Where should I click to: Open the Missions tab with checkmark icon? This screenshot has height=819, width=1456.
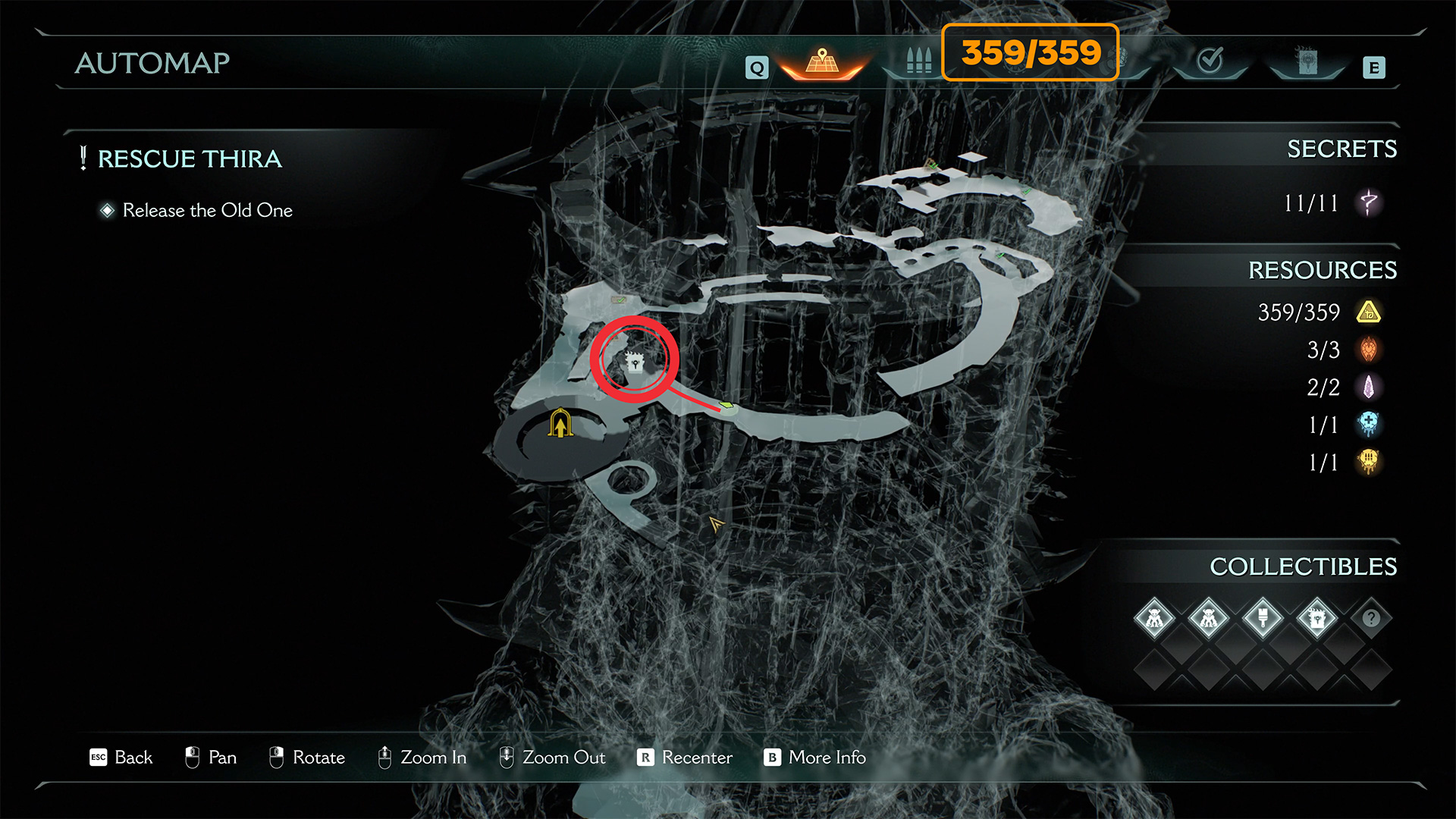click(1210, 61)
